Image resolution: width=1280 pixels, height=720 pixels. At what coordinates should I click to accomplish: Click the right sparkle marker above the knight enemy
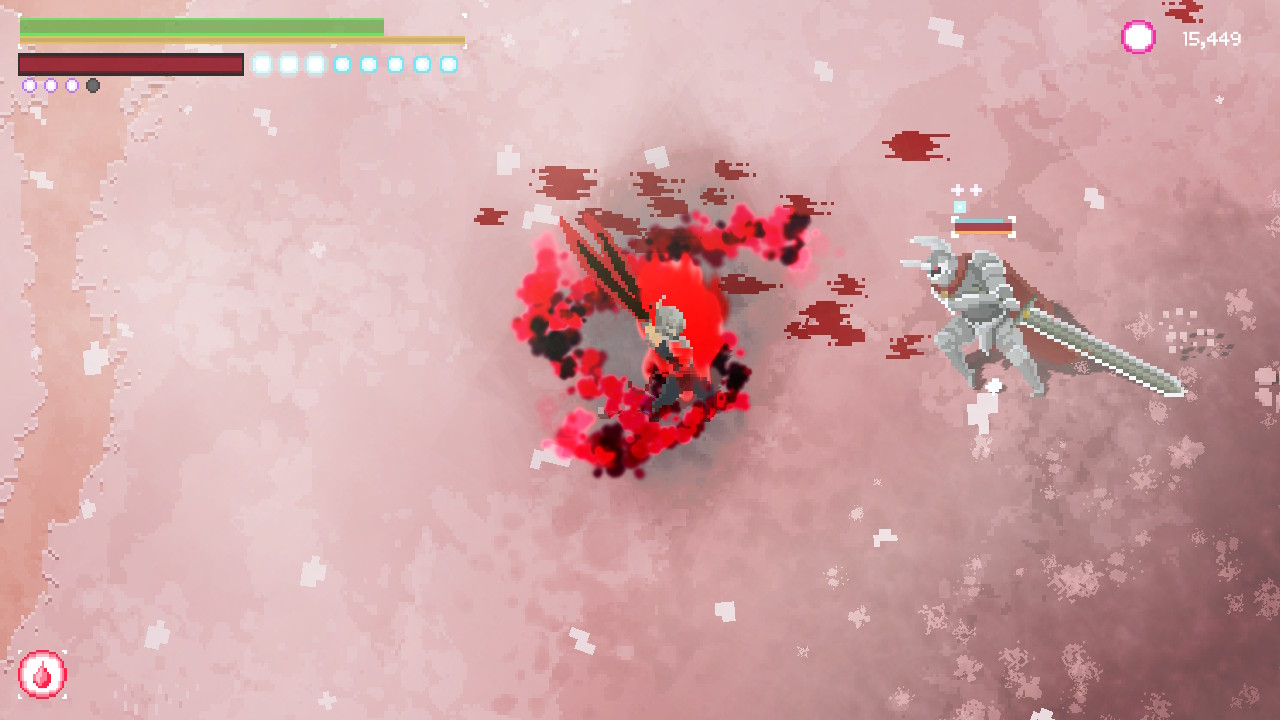[x=974, y=190]
